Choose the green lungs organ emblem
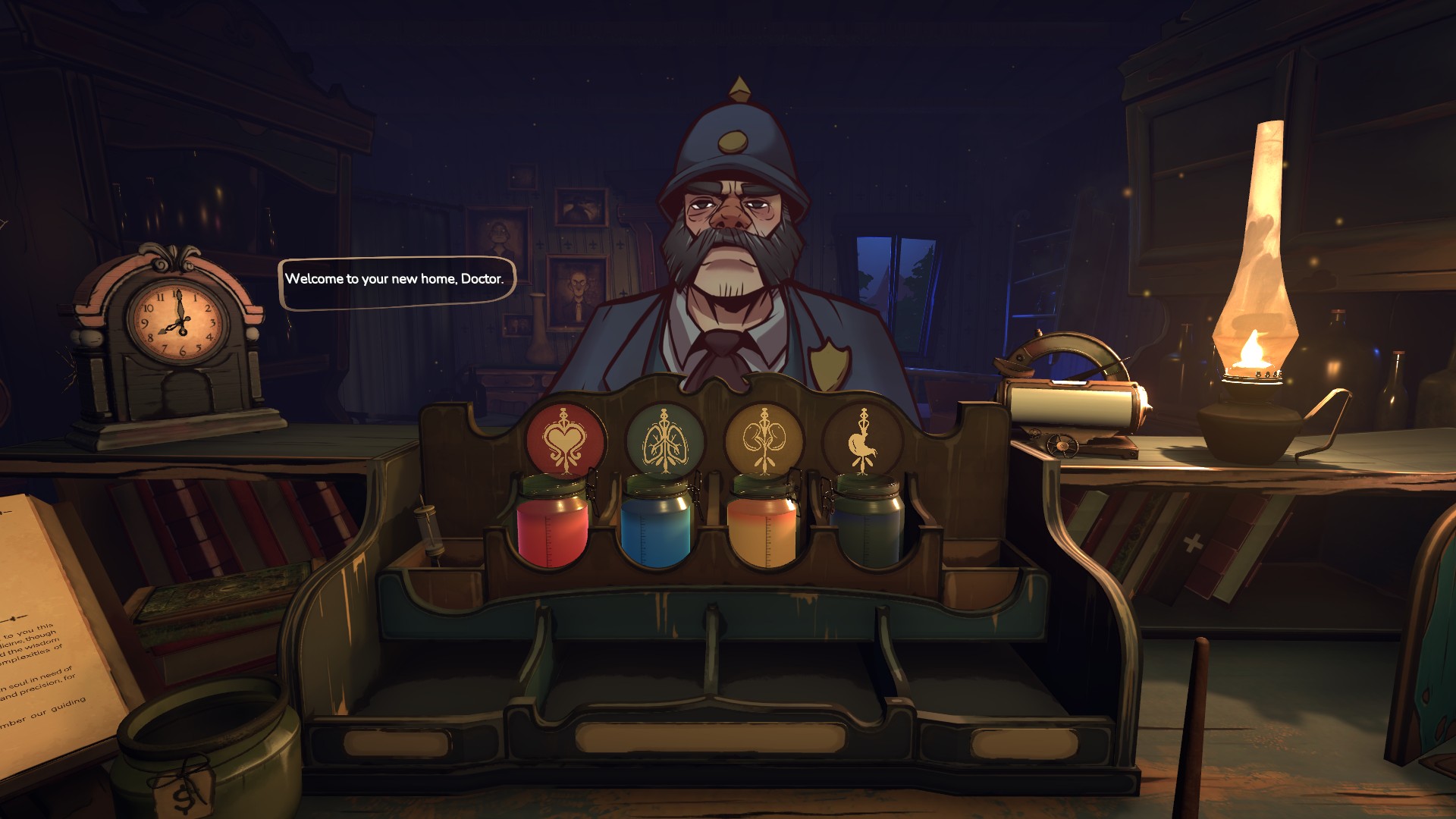This screenshot has height=819, width=1456. click(x=664, y=441)
